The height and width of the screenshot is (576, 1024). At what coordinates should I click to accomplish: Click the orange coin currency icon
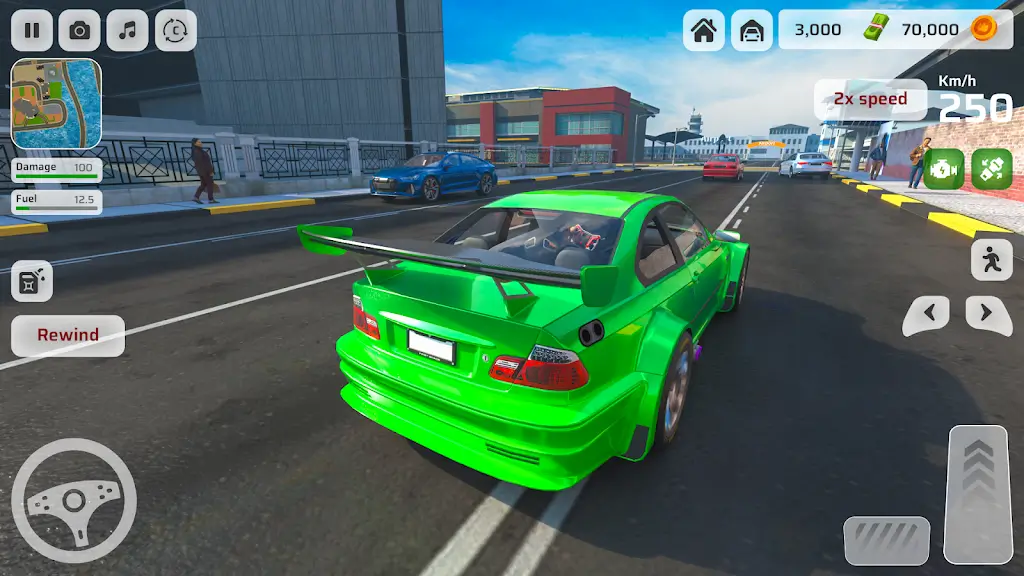click(982, 29)
